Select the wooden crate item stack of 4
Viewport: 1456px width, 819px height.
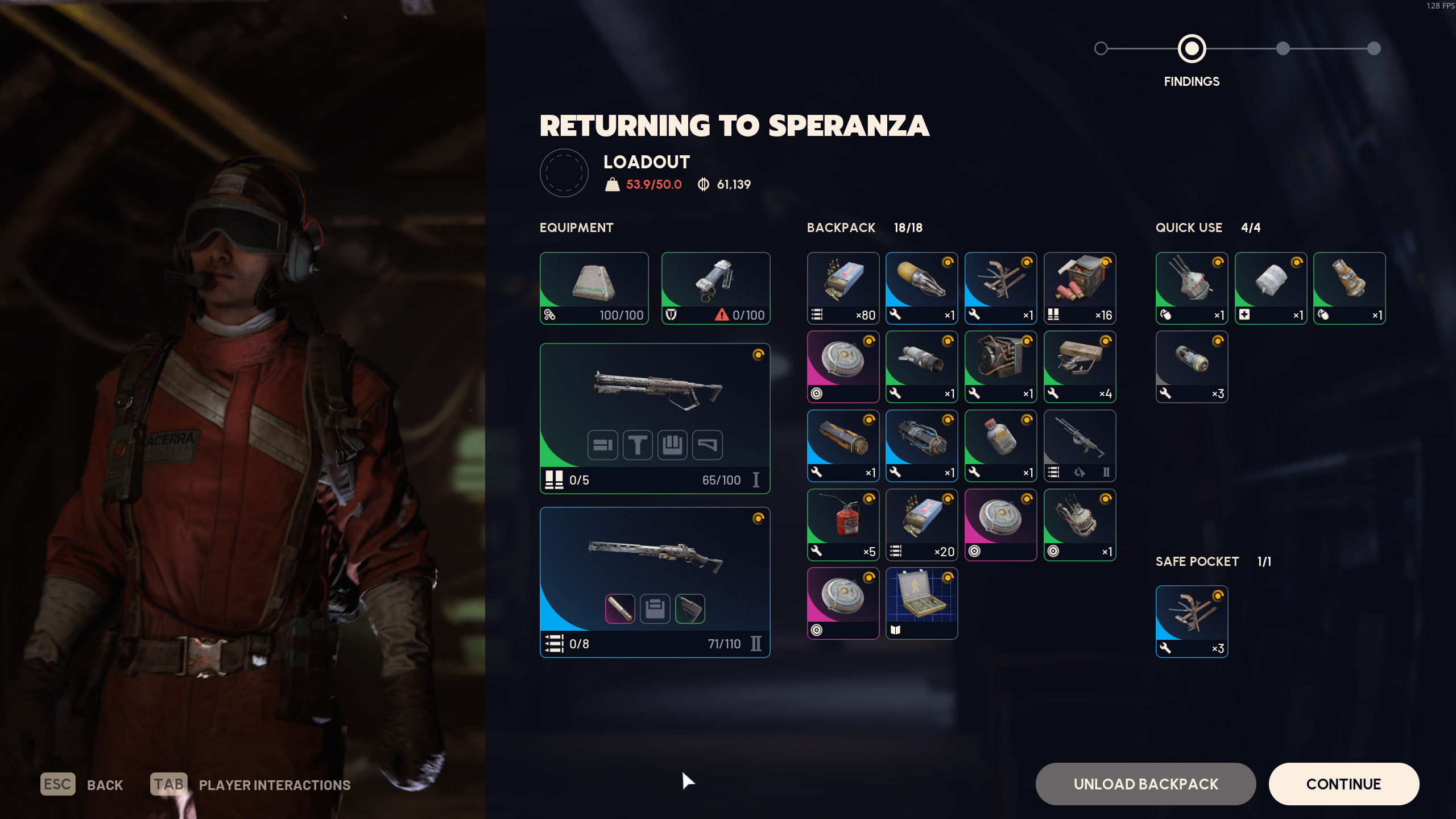(x=1079, y=367)
